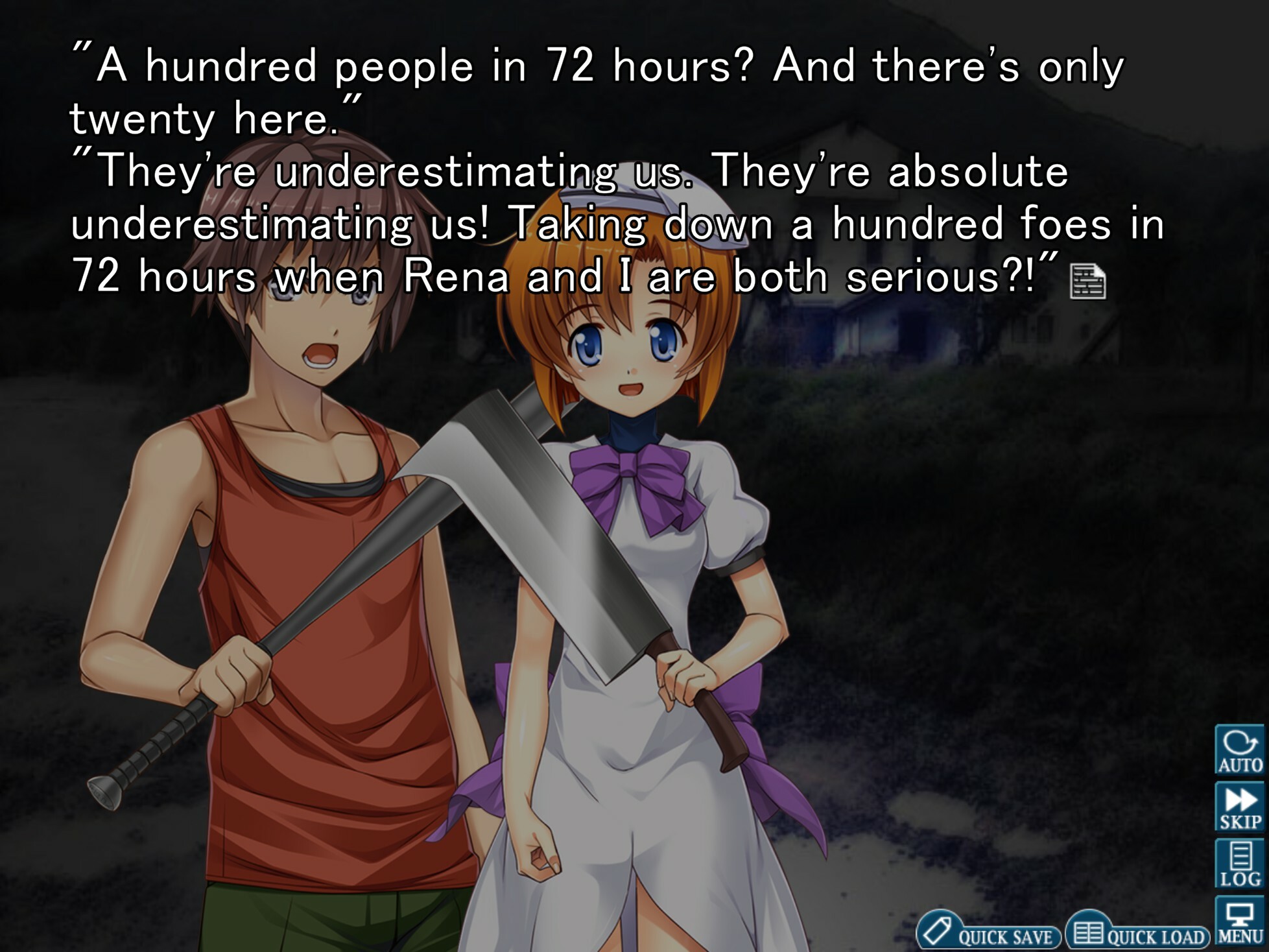Select SKIP from the right-side toolbar
Screen dimensions: 1269x952
coord(1240,805)
